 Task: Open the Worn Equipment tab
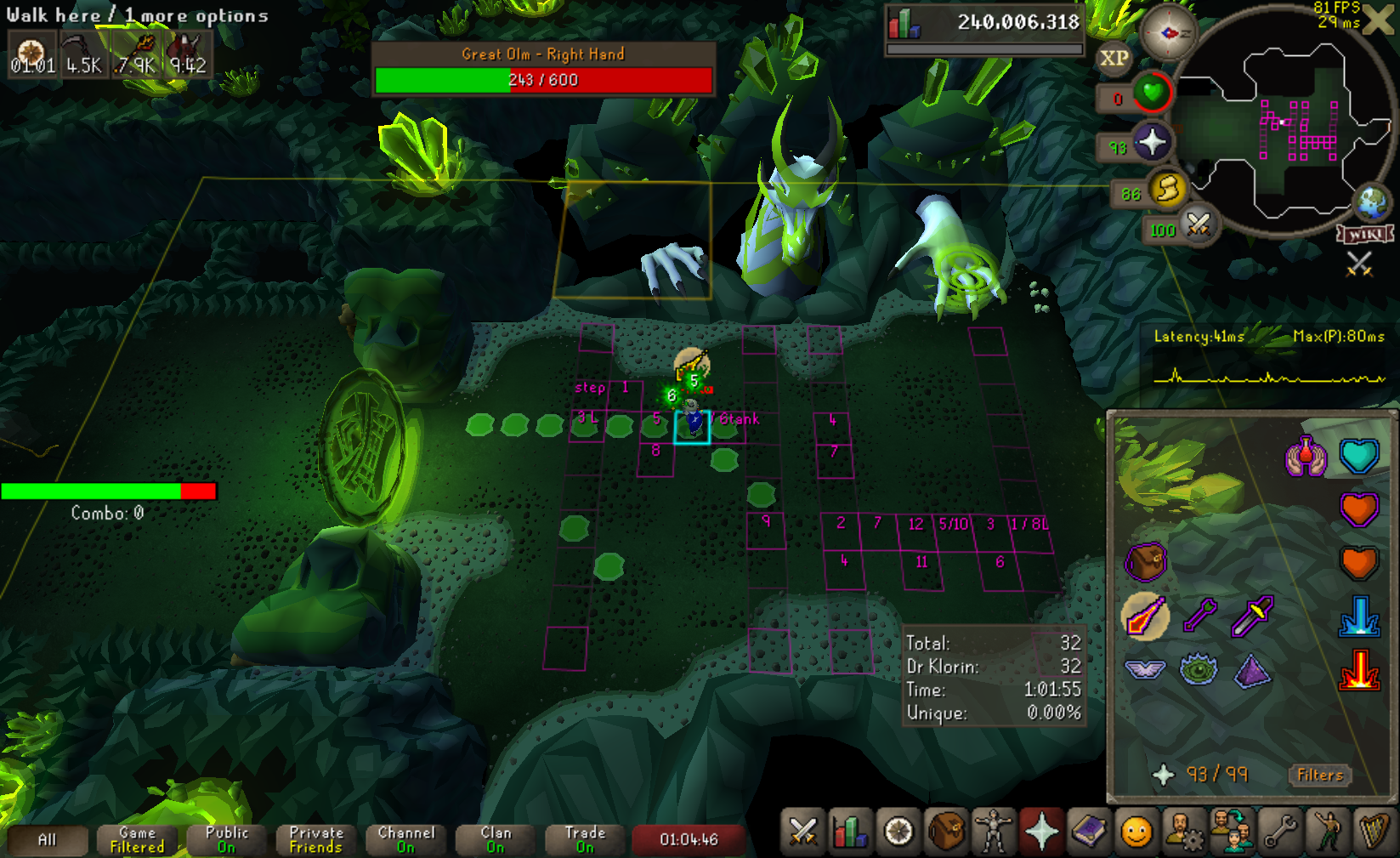(993, 831)
